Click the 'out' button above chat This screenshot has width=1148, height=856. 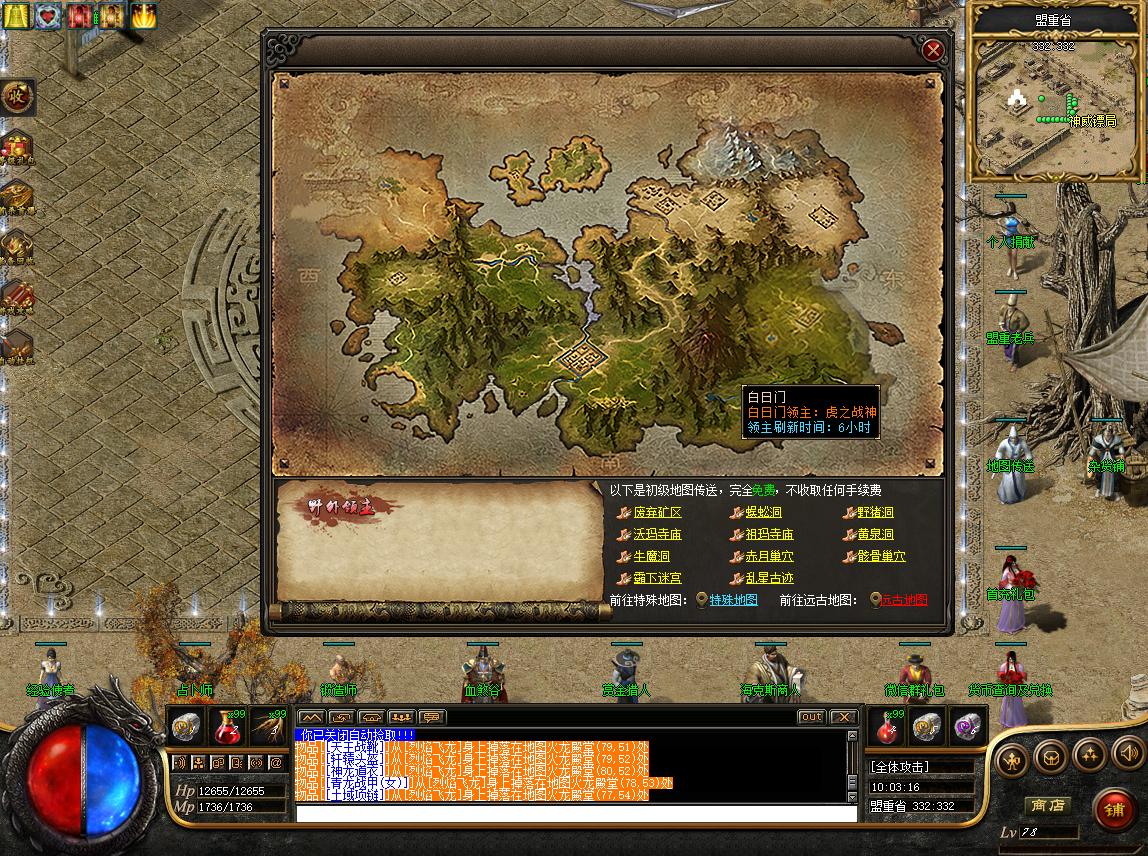[x=811, y=717]
